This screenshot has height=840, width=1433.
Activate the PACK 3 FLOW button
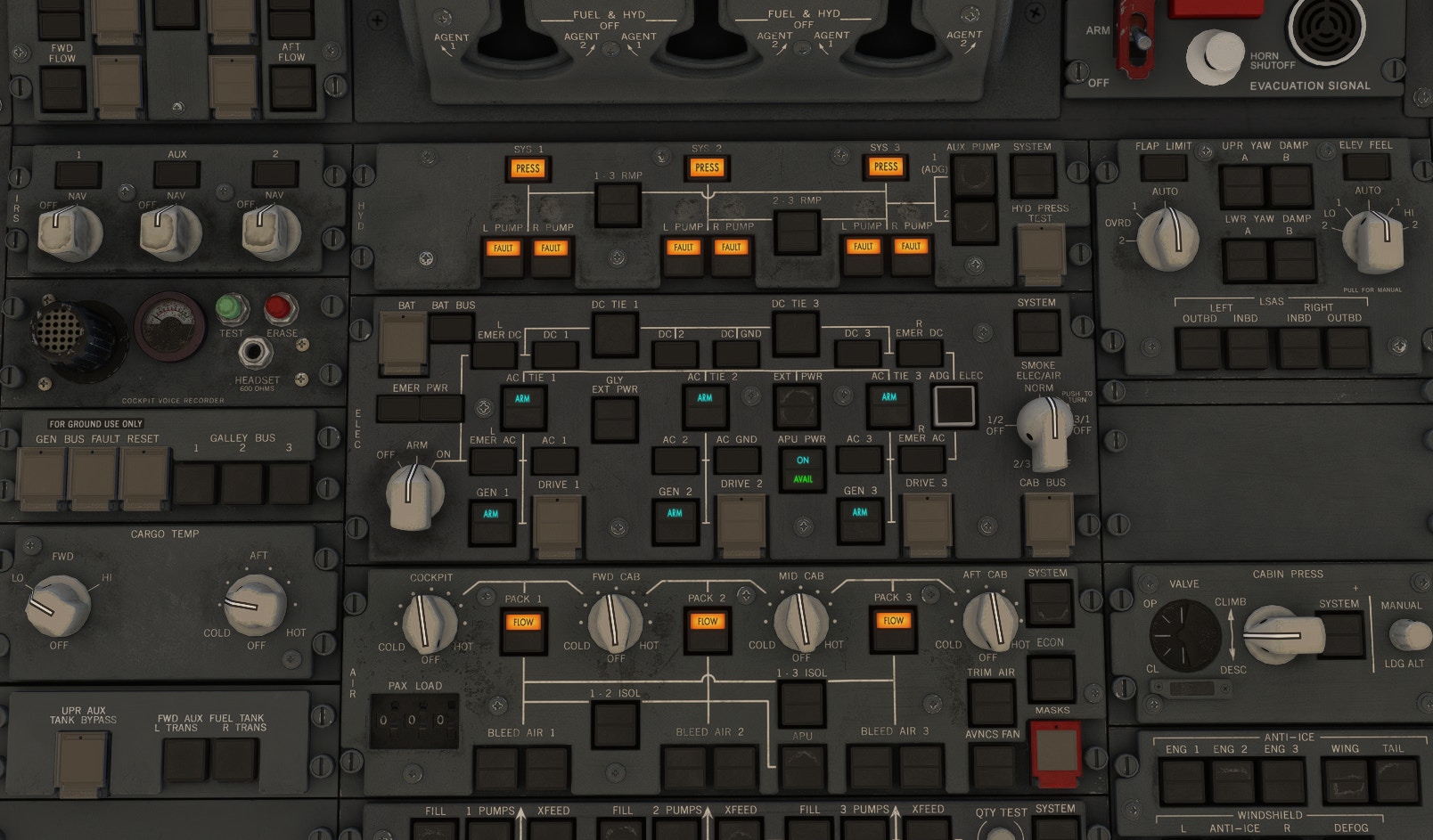coord(893,623)
